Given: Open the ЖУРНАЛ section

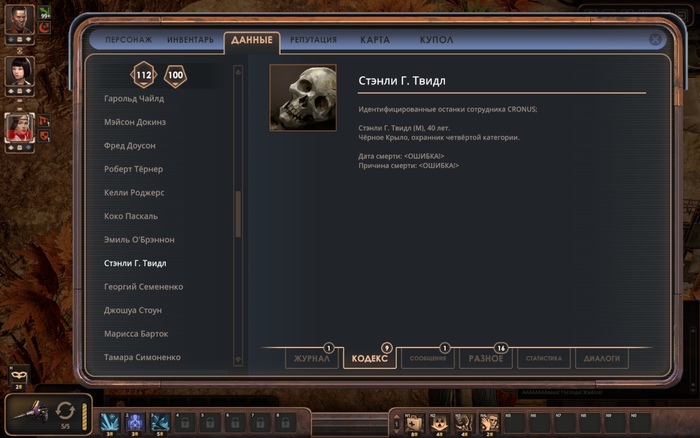Looking at the screenshot, I should (x=312, y=358).
